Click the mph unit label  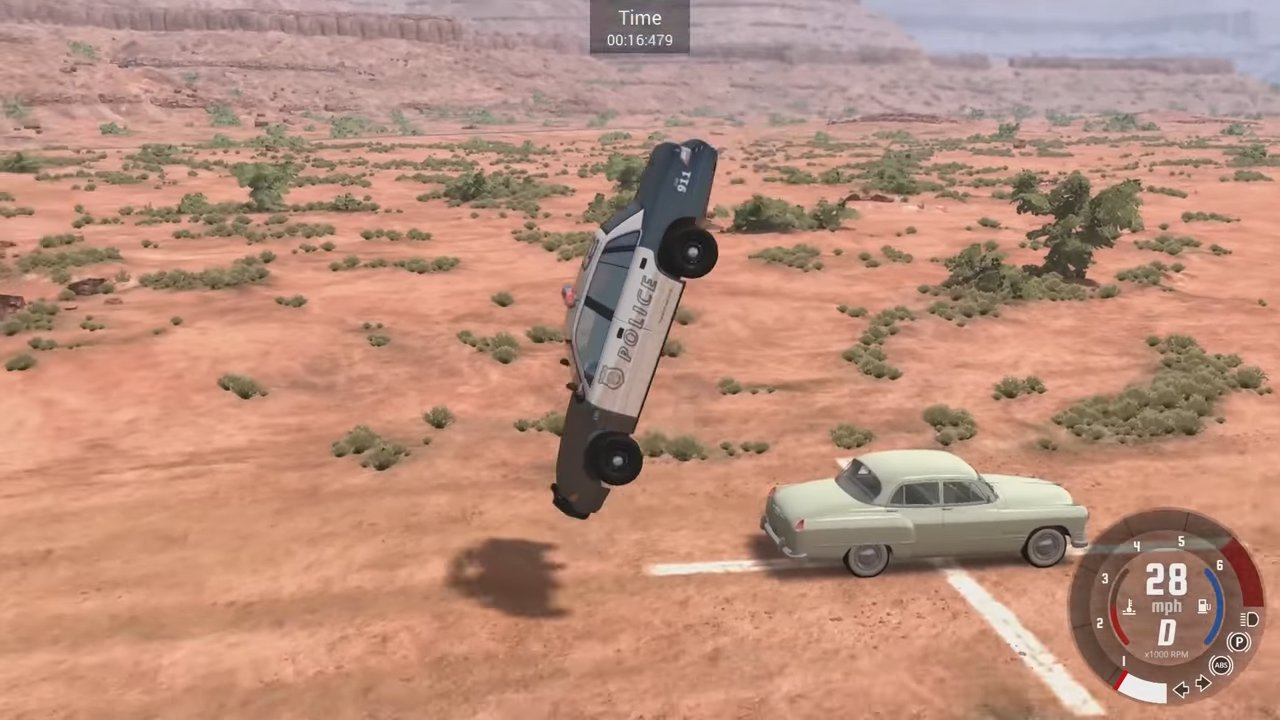coord(1166,605)
